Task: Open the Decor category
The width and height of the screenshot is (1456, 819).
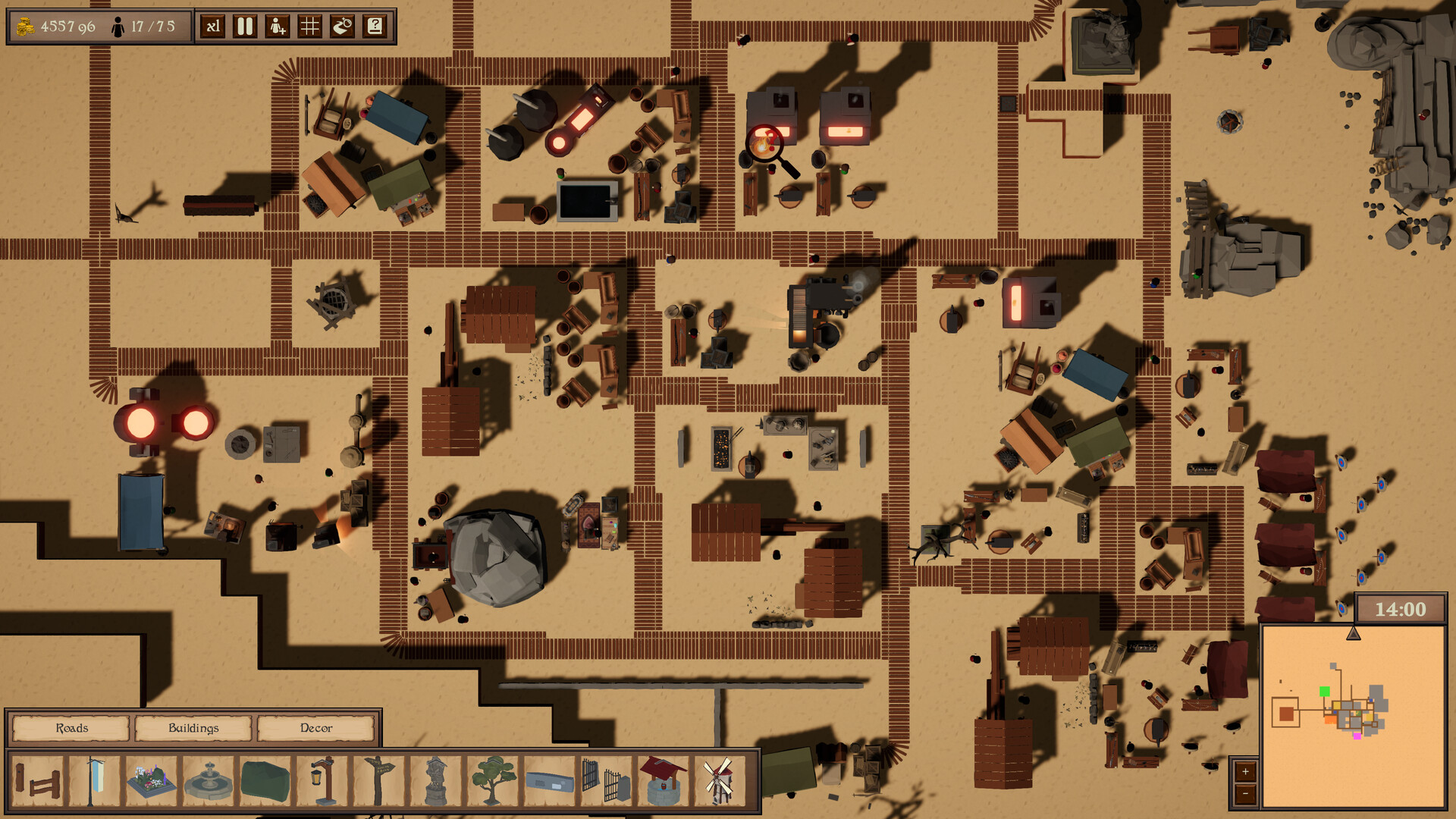Action: (315, 728)
